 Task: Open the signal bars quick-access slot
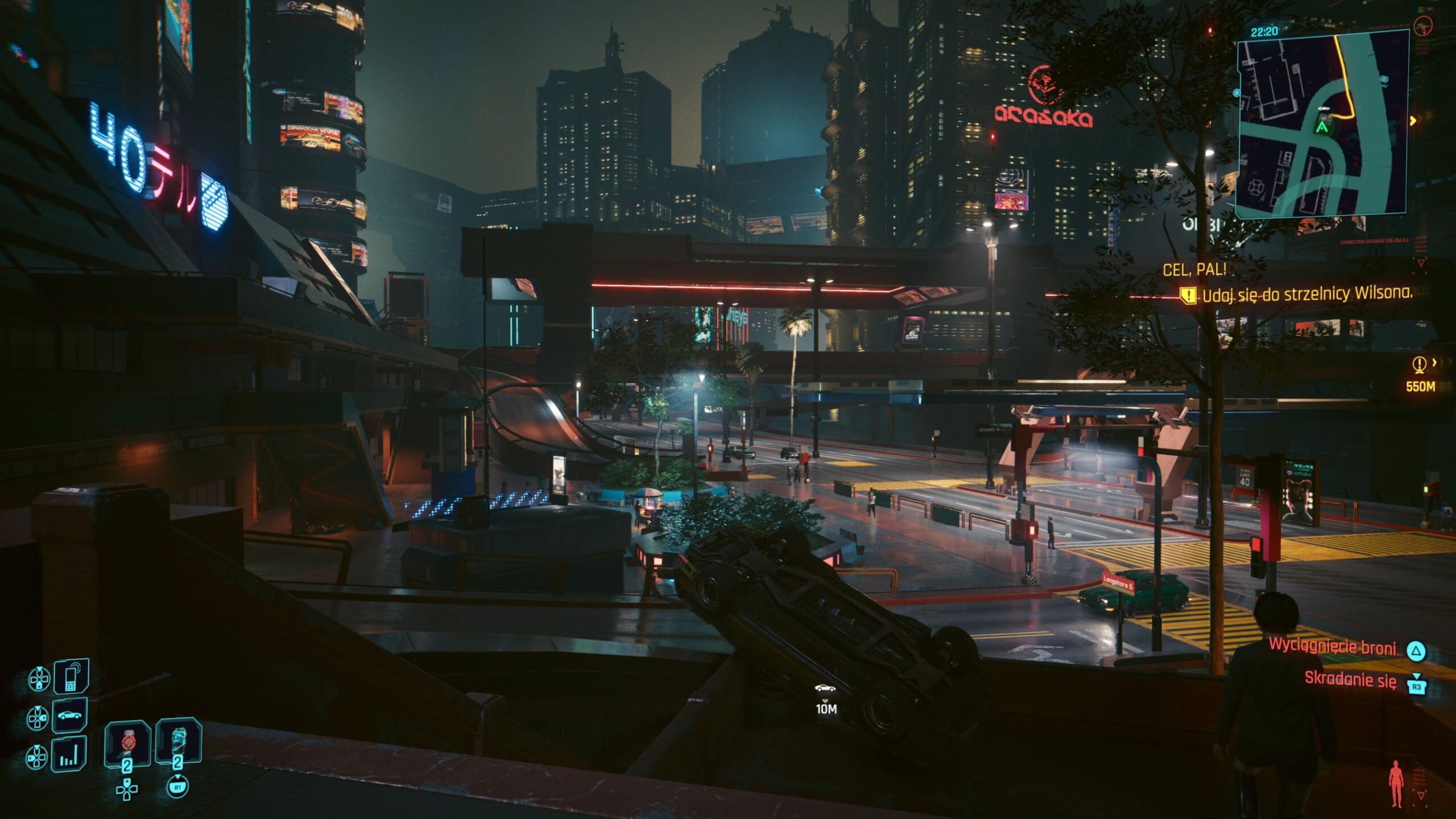[69, 755]
